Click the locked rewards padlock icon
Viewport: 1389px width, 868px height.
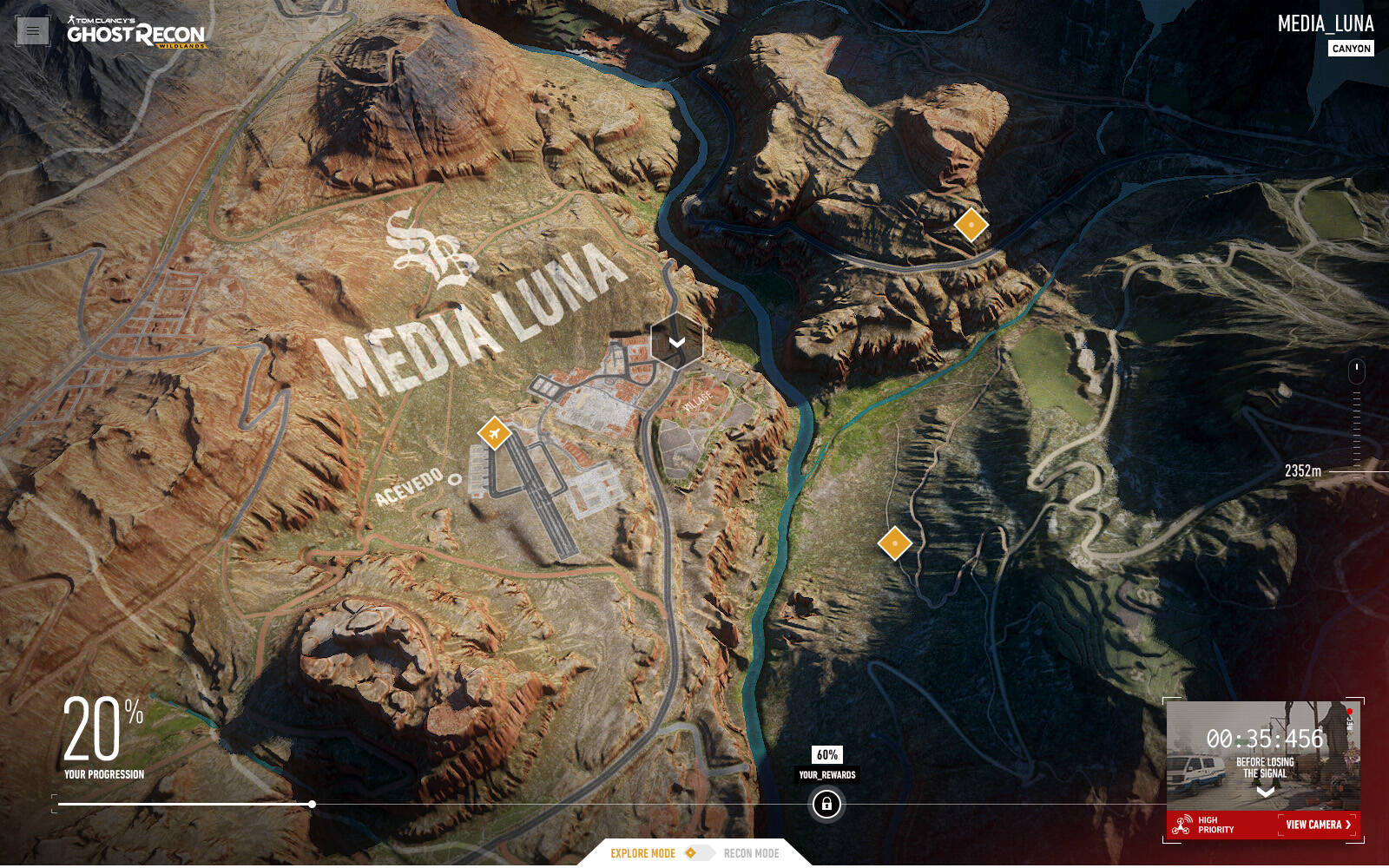826,805
